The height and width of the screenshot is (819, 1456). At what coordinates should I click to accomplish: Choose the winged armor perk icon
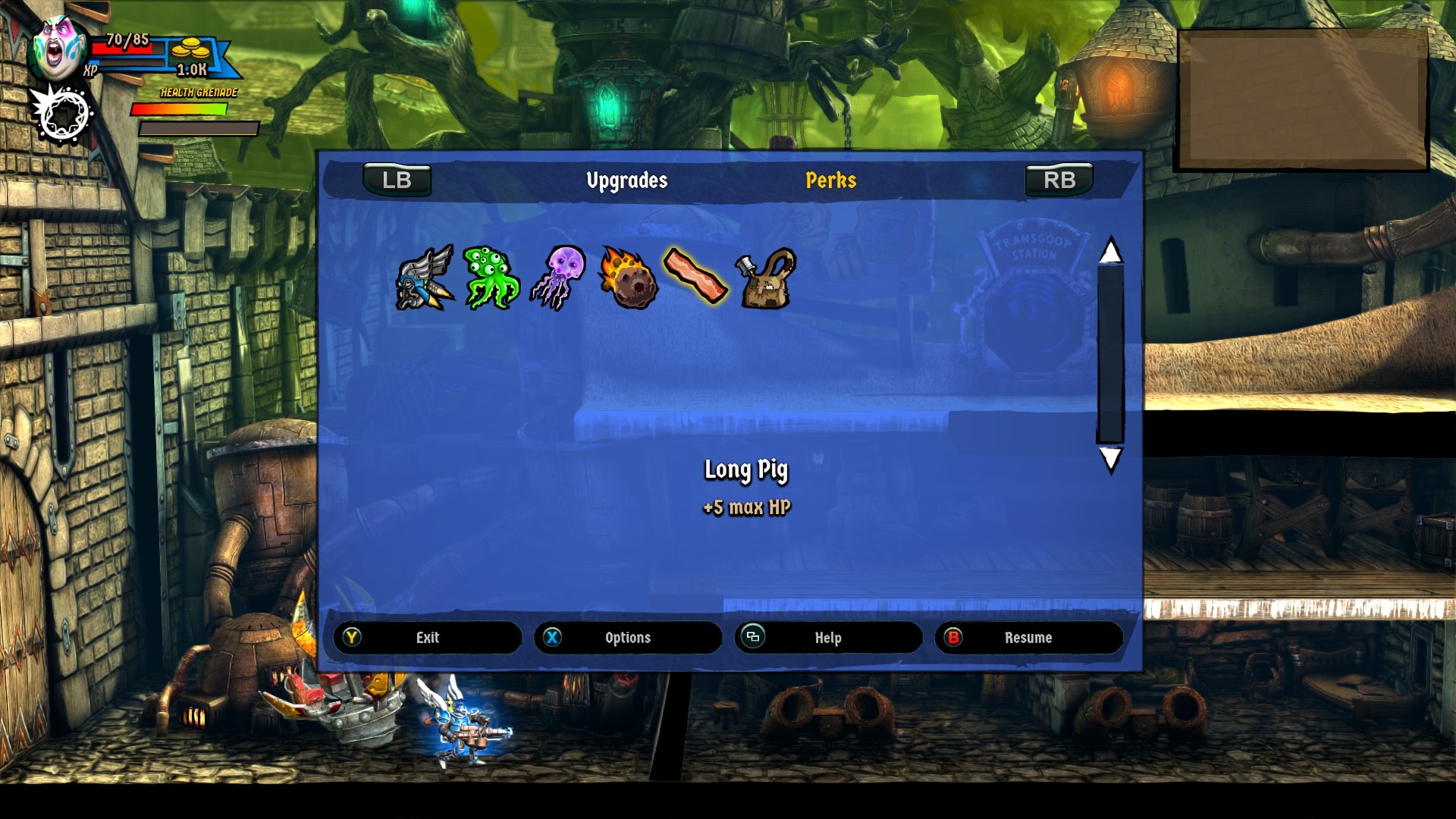tap(425, 278)
